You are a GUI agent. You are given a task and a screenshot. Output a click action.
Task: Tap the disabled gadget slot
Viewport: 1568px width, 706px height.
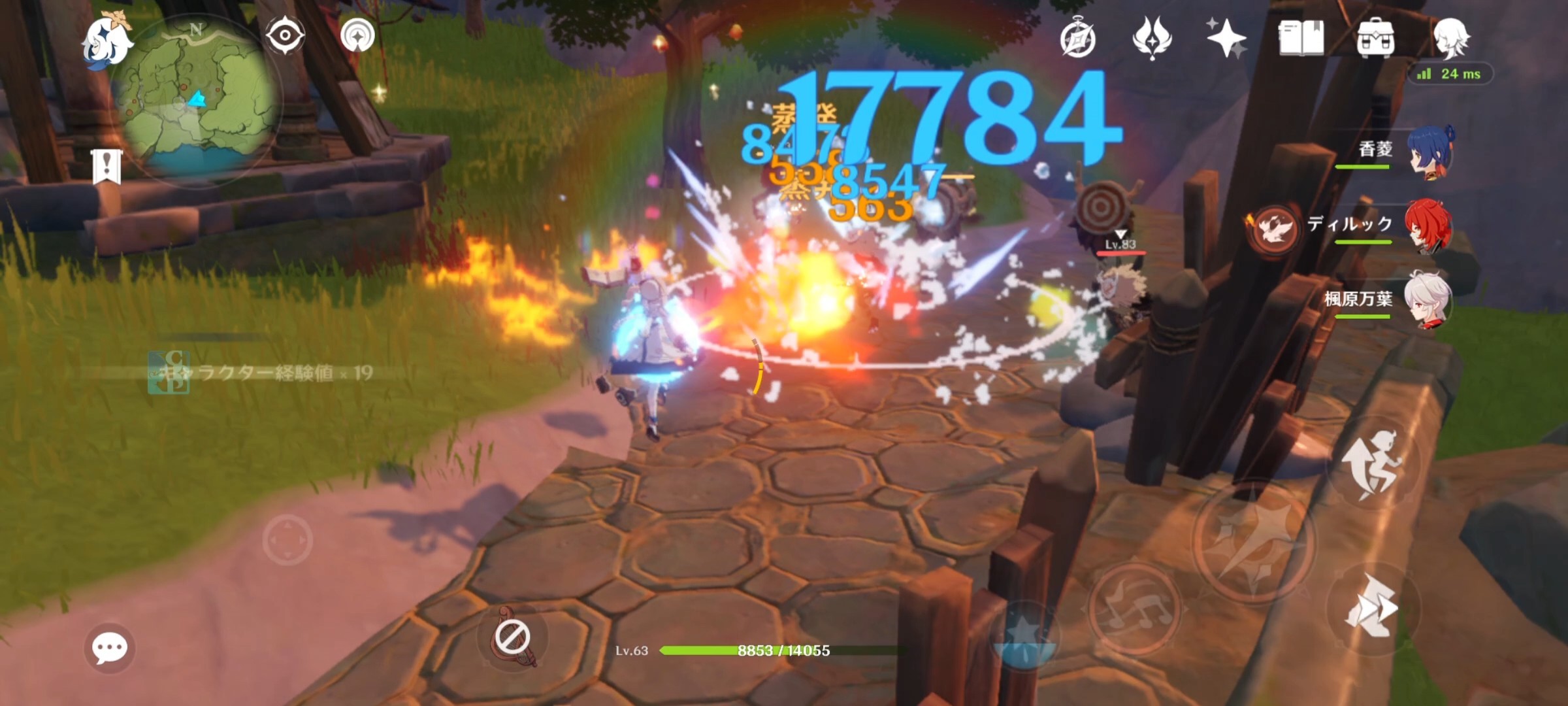pos(513,637)
